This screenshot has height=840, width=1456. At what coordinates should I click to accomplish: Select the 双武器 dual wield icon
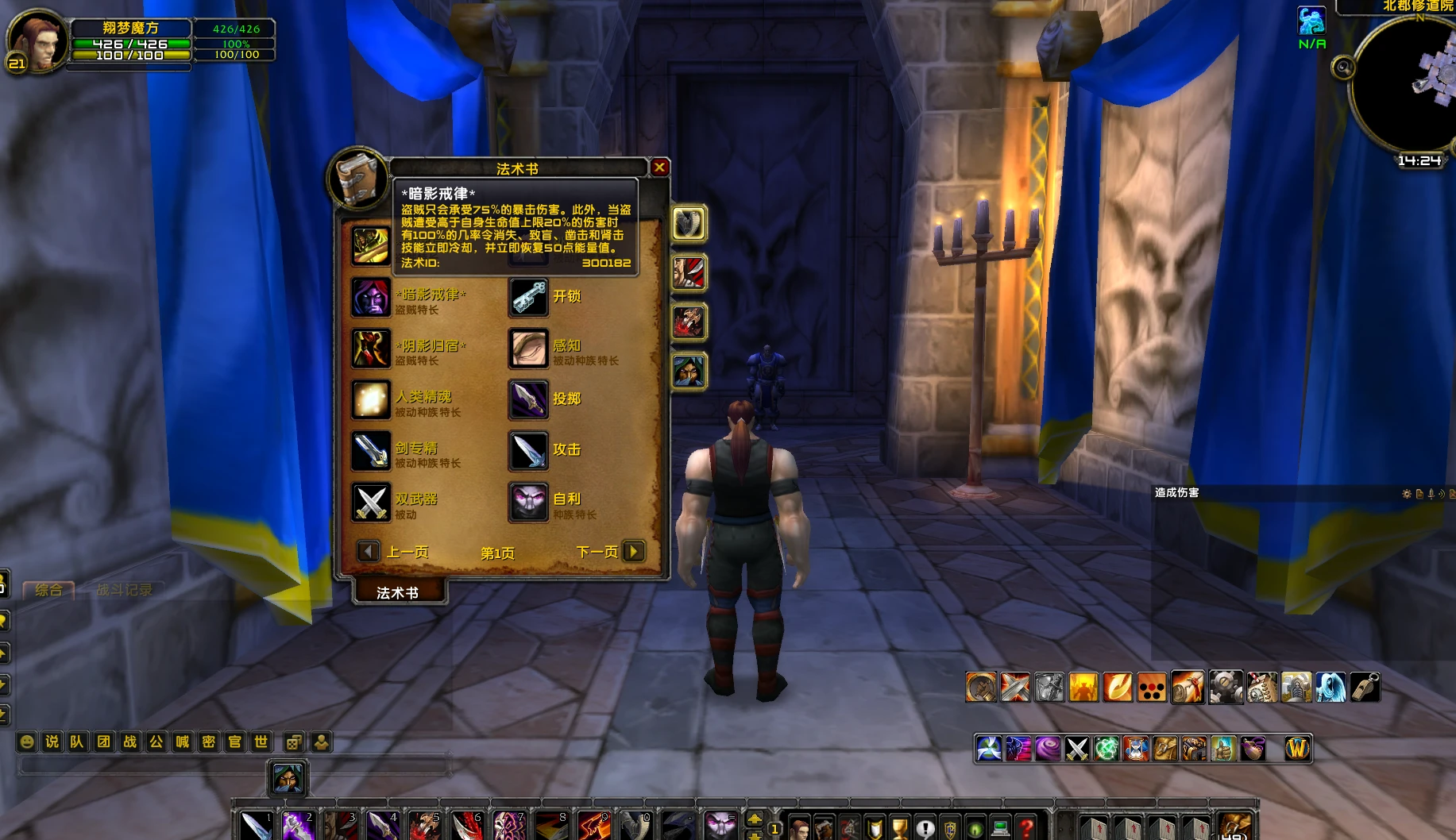[371, 502]
